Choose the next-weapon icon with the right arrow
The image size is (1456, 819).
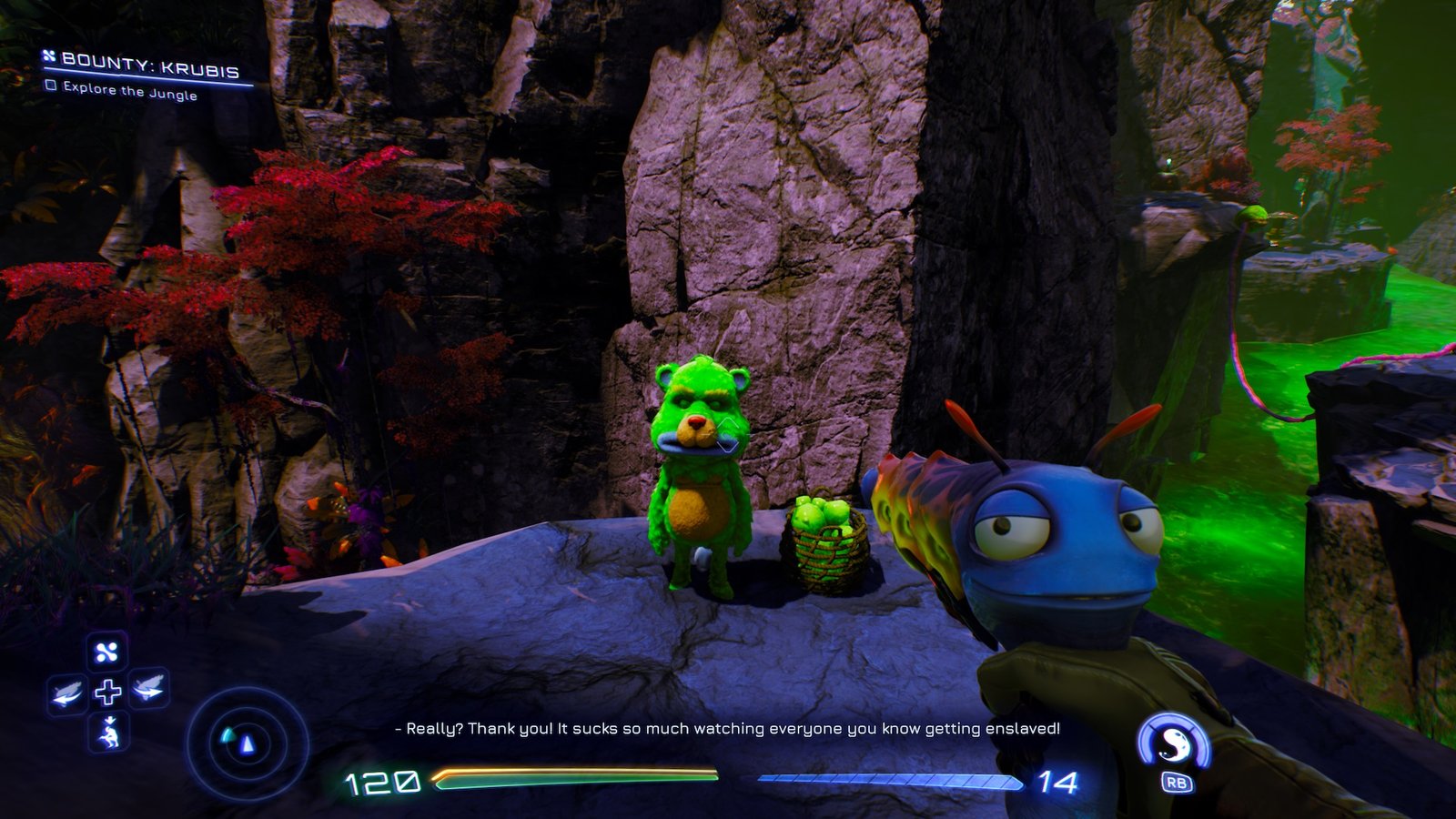click(x=148, y=691)
